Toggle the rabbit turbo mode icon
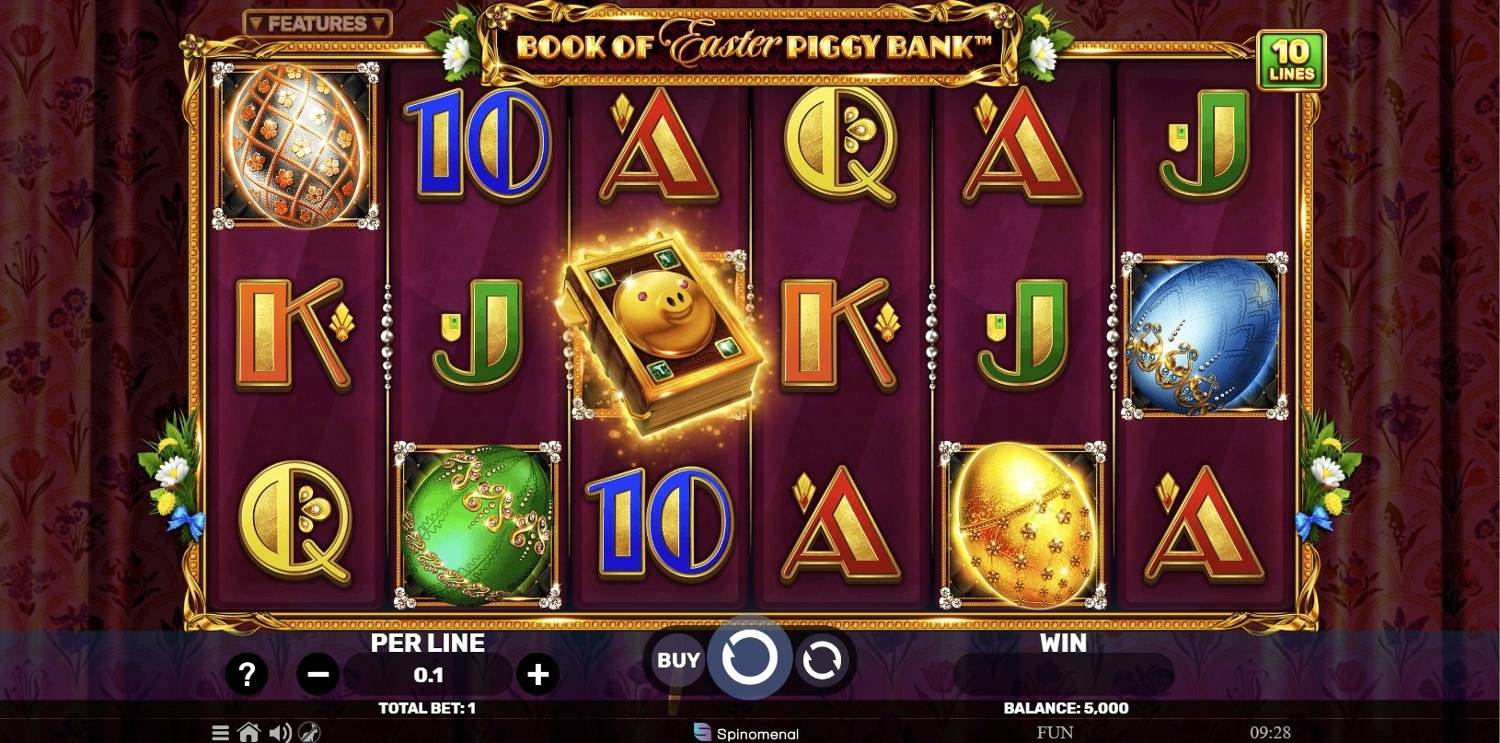Image resolution: width=1500 pixels, height=743 pixels. tap(310, 733)
